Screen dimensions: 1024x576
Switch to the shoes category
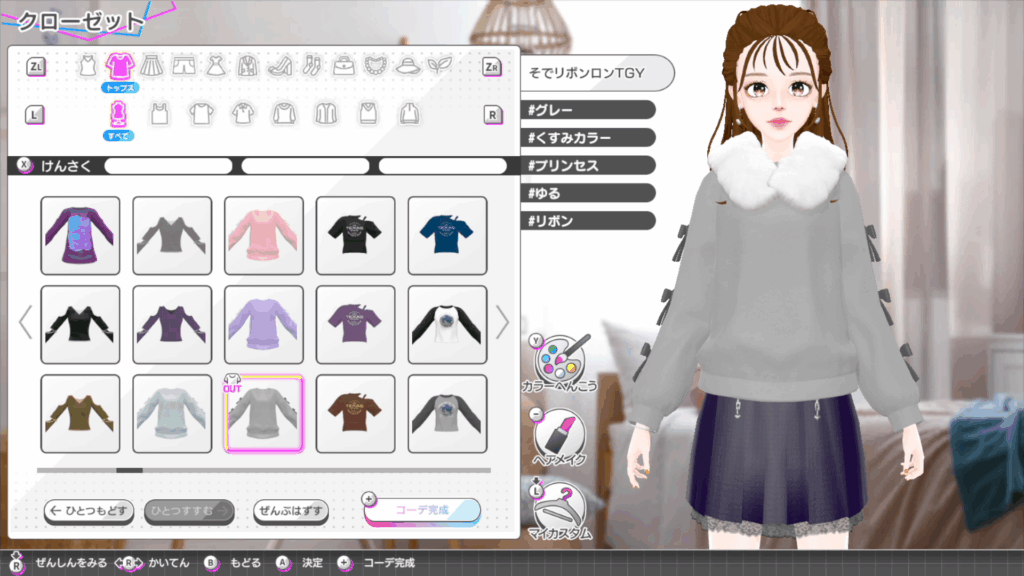[280, 66]
